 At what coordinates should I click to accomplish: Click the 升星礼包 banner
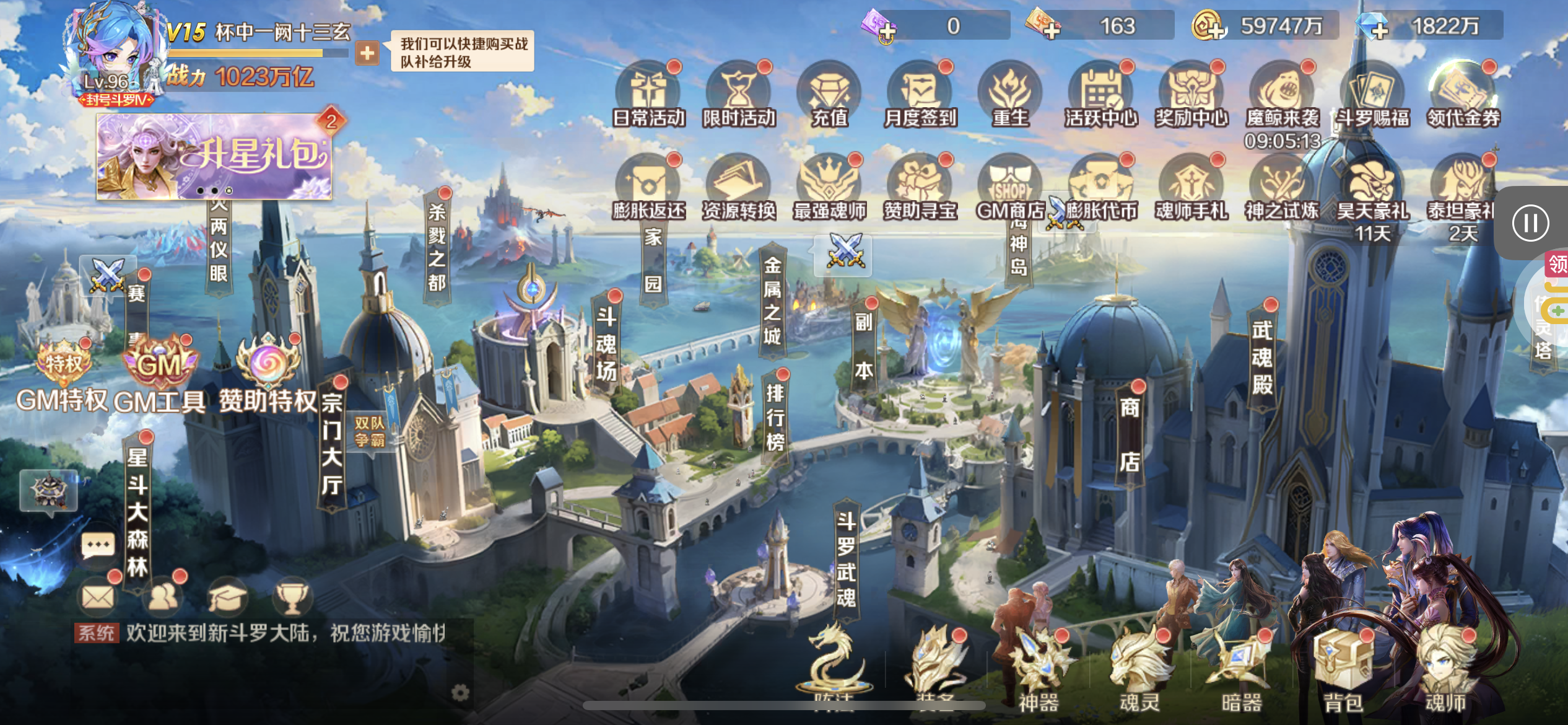pos(214,156)
